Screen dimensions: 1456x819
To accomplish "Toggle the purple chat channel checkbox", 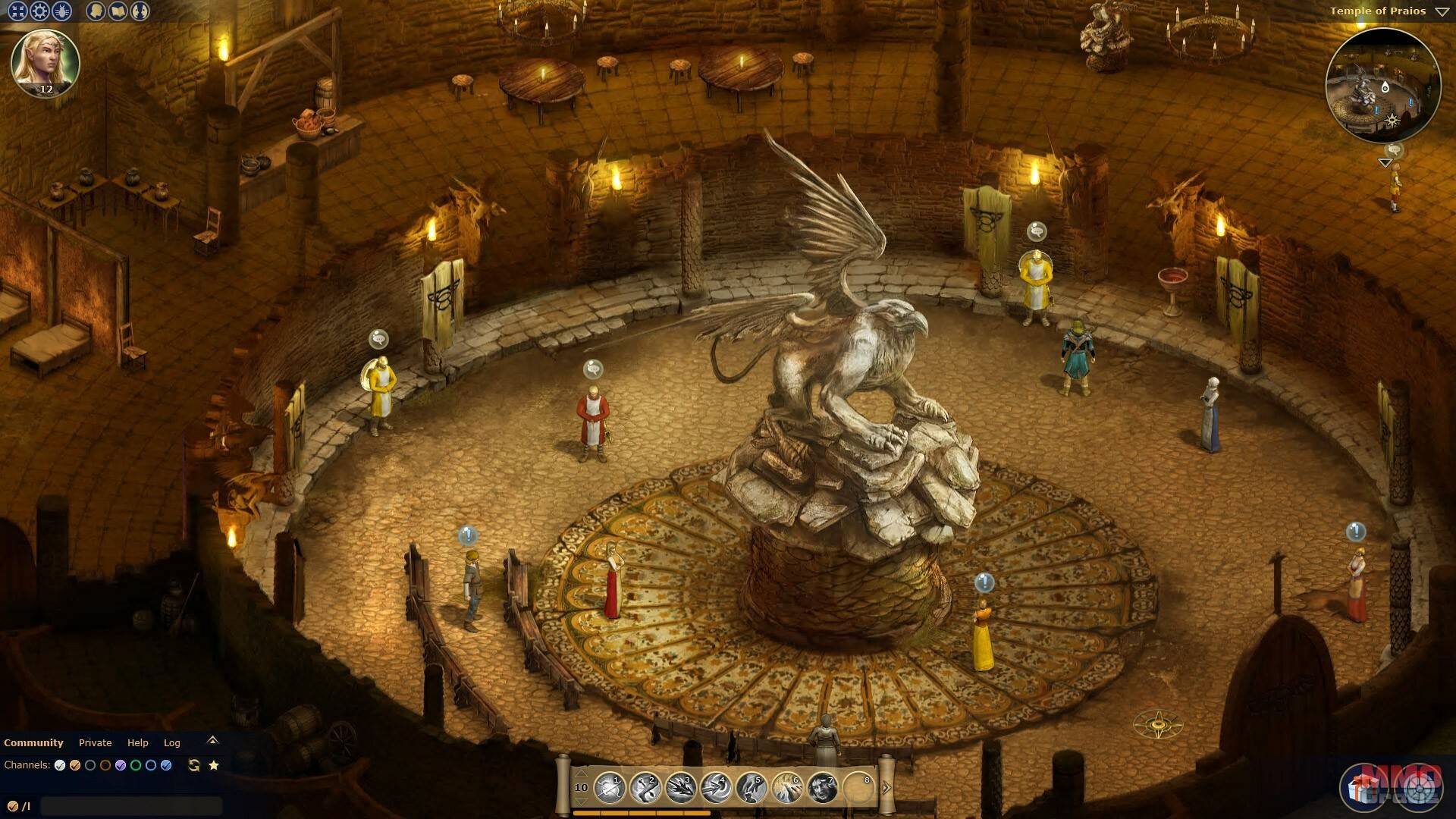I will point(121,765).
